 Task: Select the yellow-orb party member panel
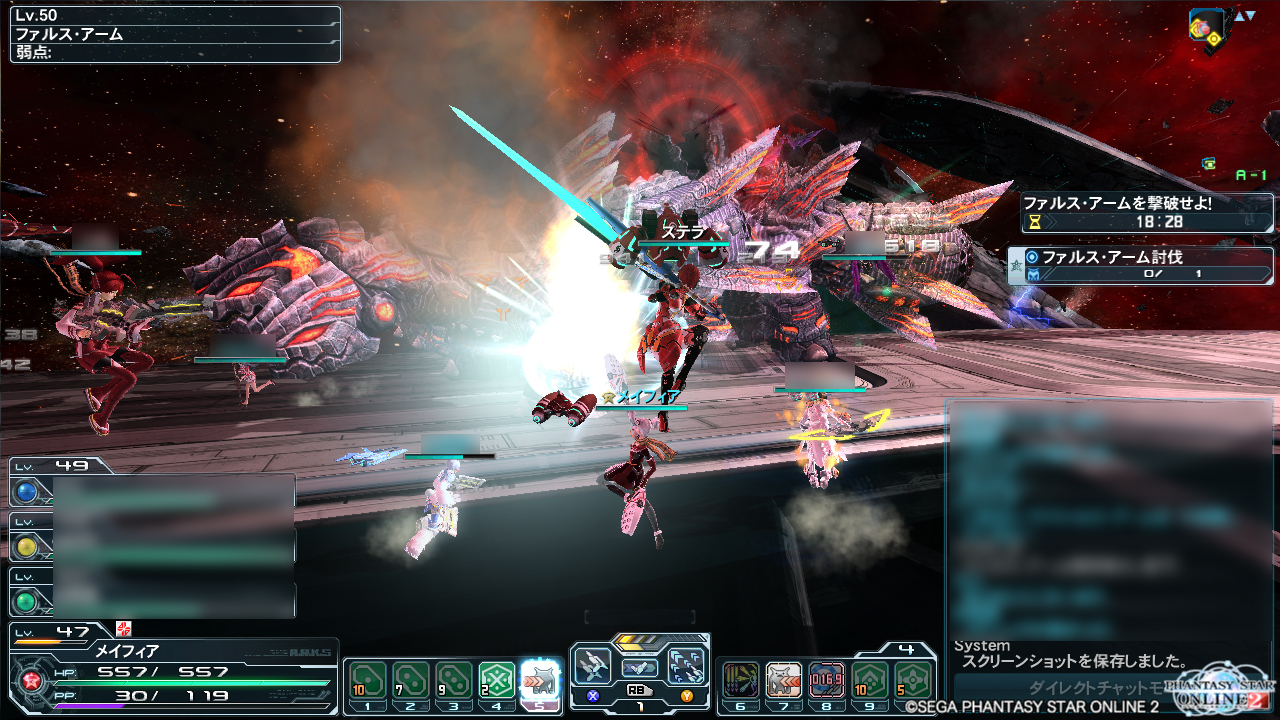tap(26, 546)
